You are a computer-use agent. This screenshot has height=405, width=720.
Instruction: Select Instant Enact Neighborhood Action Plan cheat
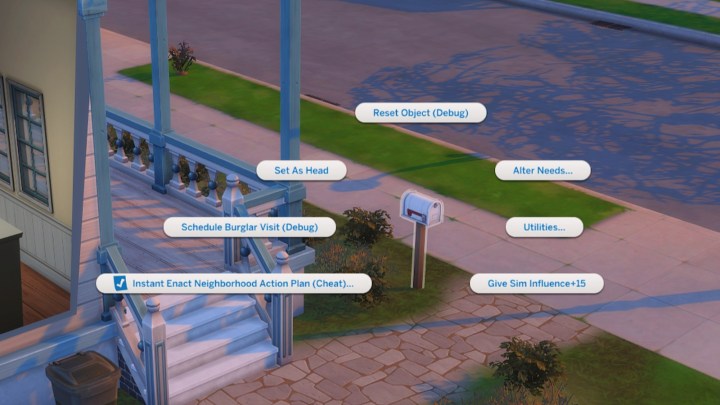click(234, 284)
